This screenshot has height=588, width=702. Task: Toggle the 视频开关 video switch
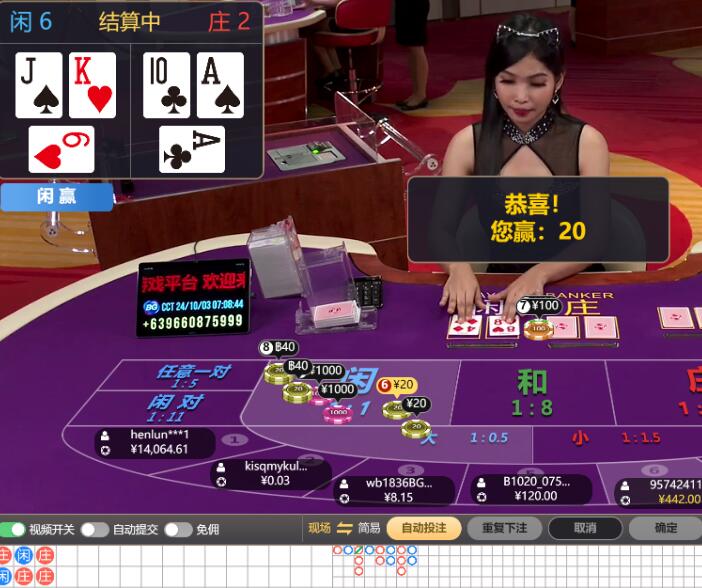tap(13, 529)
